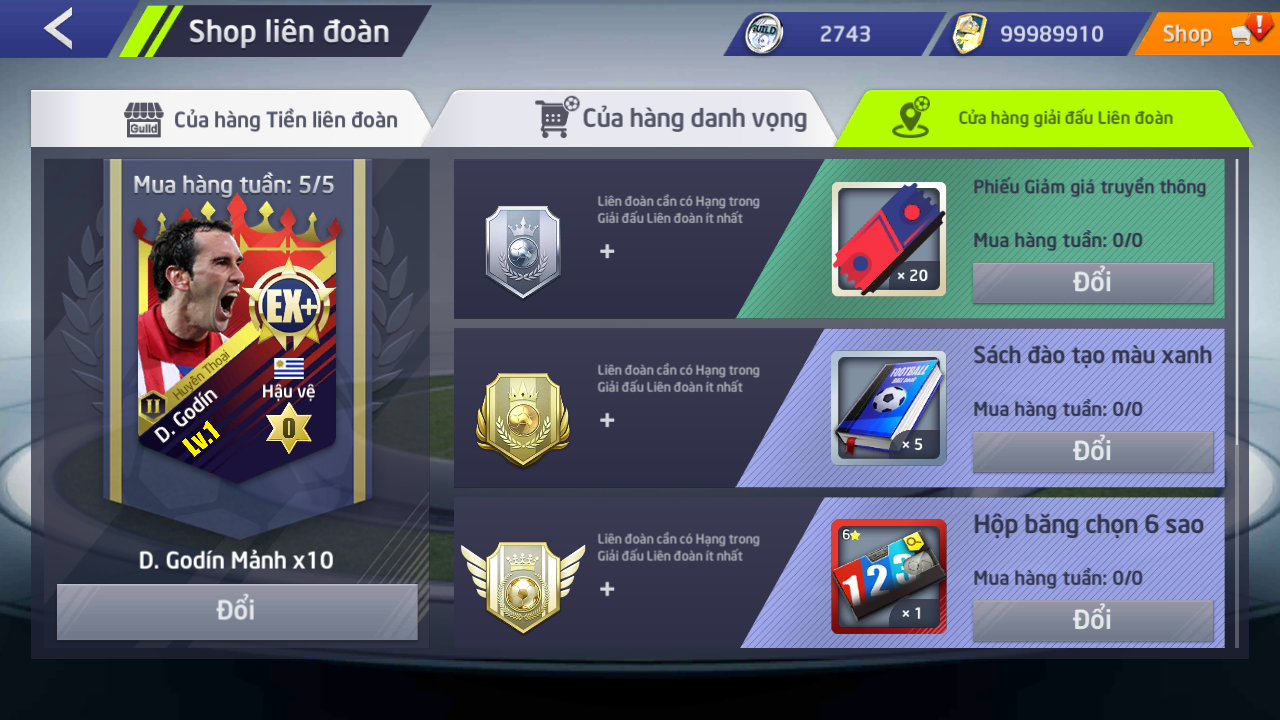Click Đổi for Phiếu Giảm giá truyền thông

pyautogui.click(x=1092, y=283)
